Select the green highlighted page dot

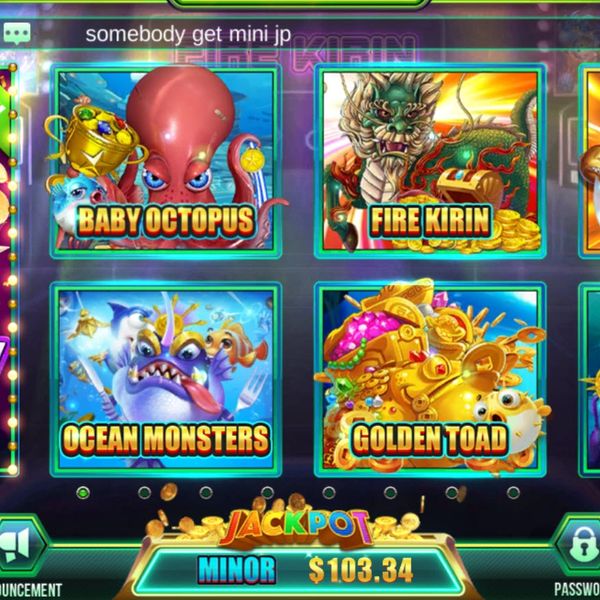83,492
